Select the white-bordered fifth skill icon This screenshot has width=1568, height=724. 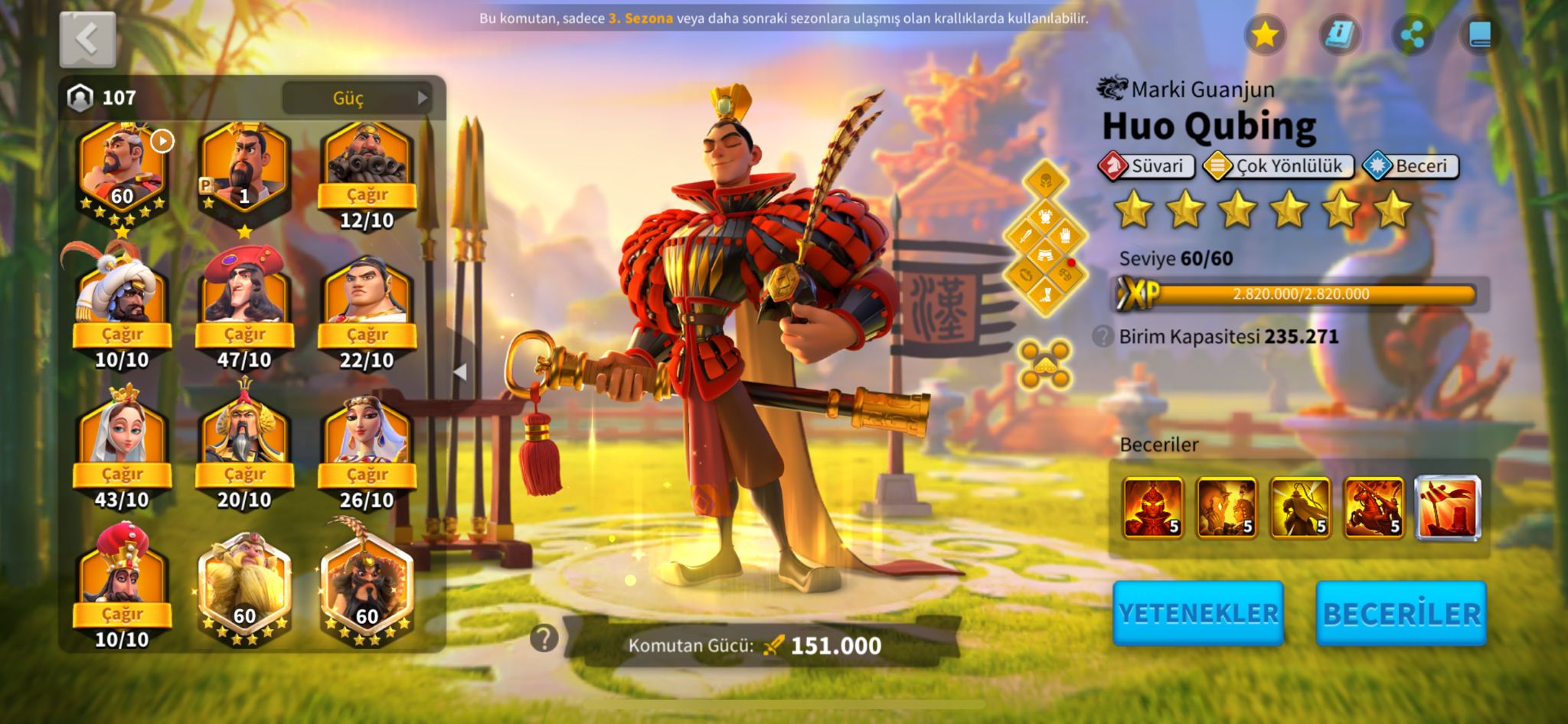click(x=1447, y=507)
